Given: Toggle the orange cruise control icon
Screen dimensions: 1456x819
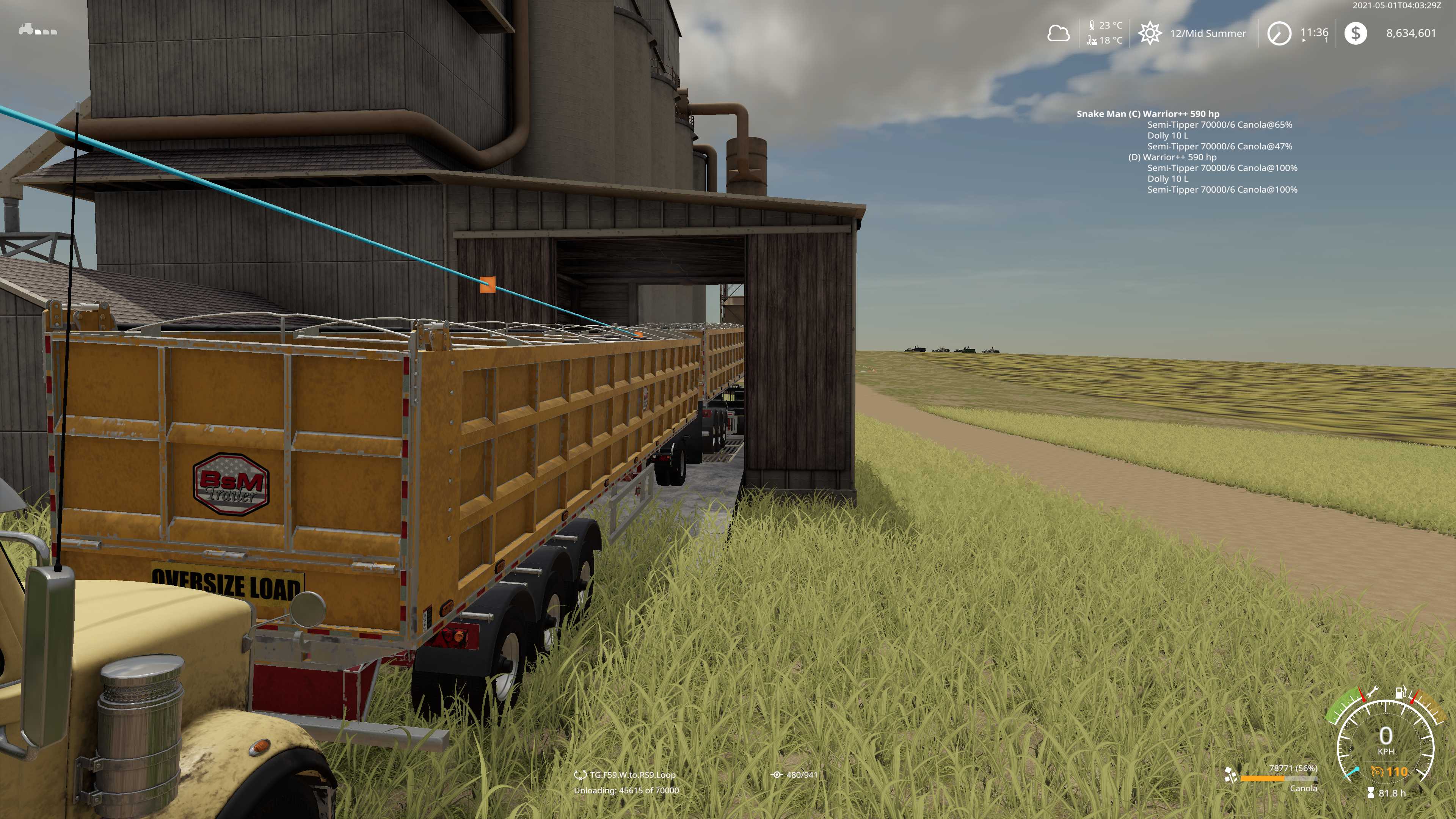Looking at the screenshot, I should [1377, 772].
